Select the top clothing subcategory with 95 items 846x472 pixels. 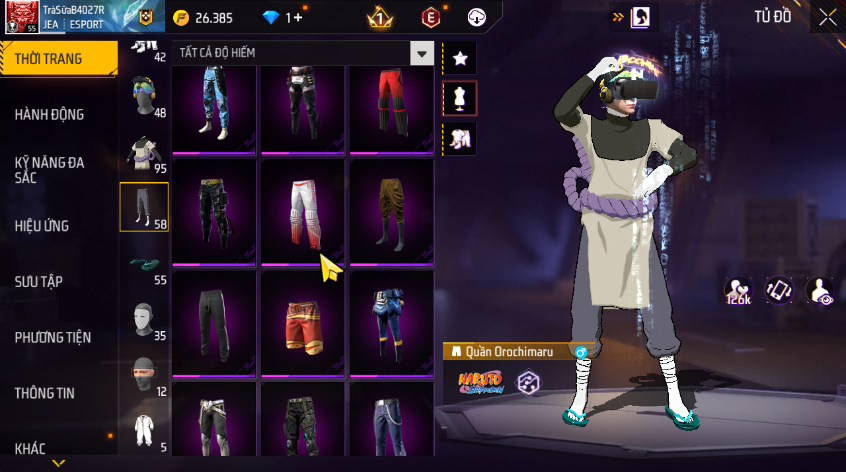(x=144, y=153)
